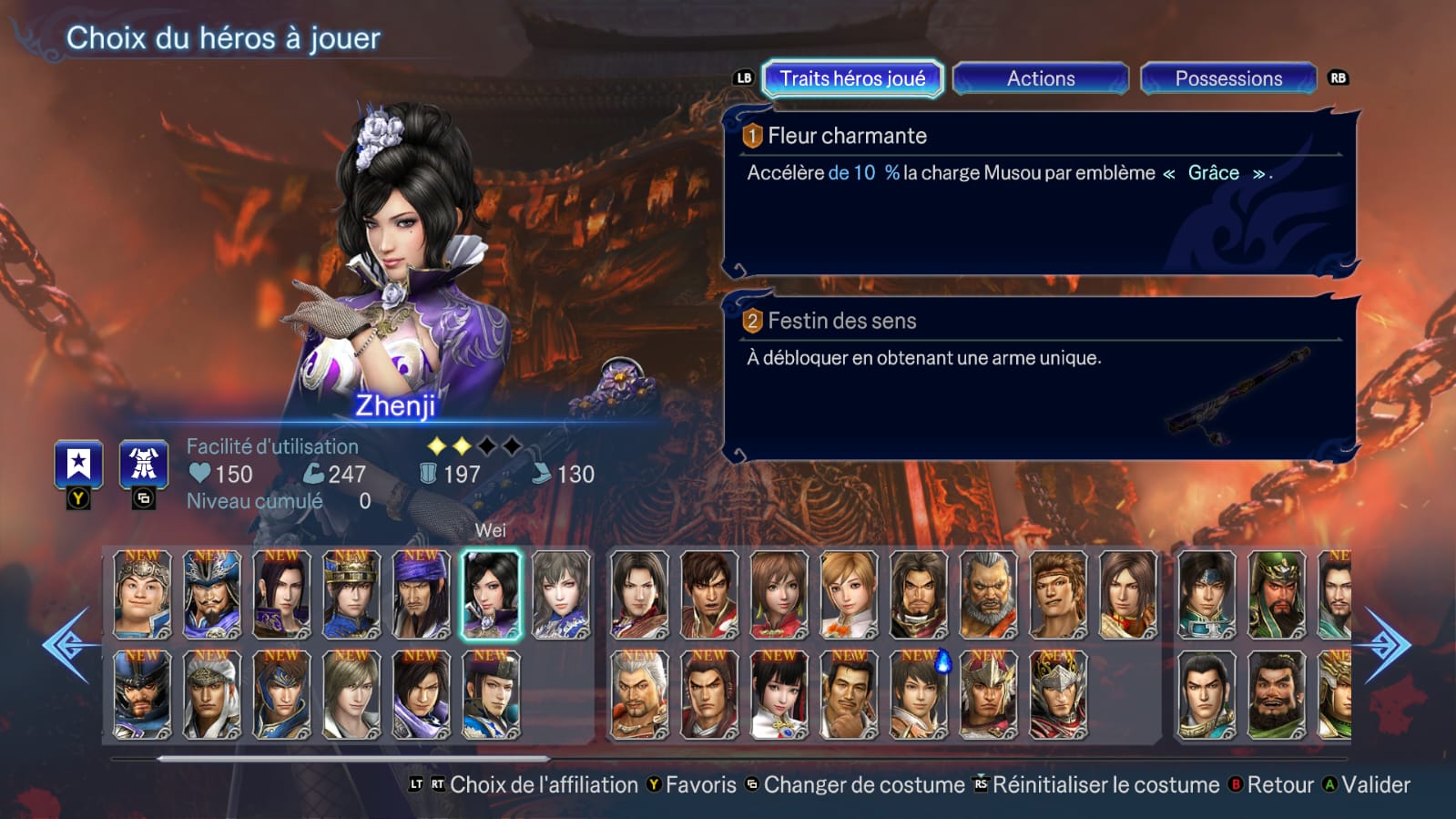Pick the girl with black bangs in white
Image resolution: width=1456 pixels, height=819 pixels.
(779, 694)
